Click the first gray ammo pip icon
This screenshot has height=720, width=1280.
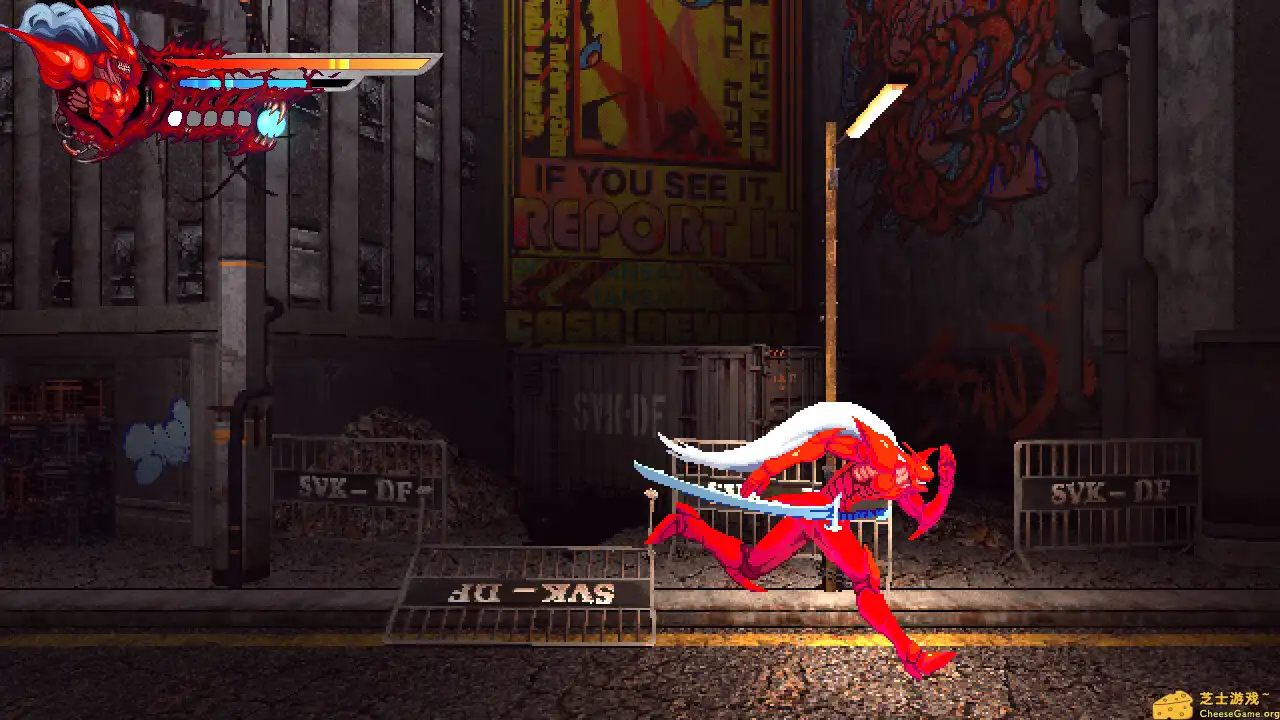(x=195, y=119)
